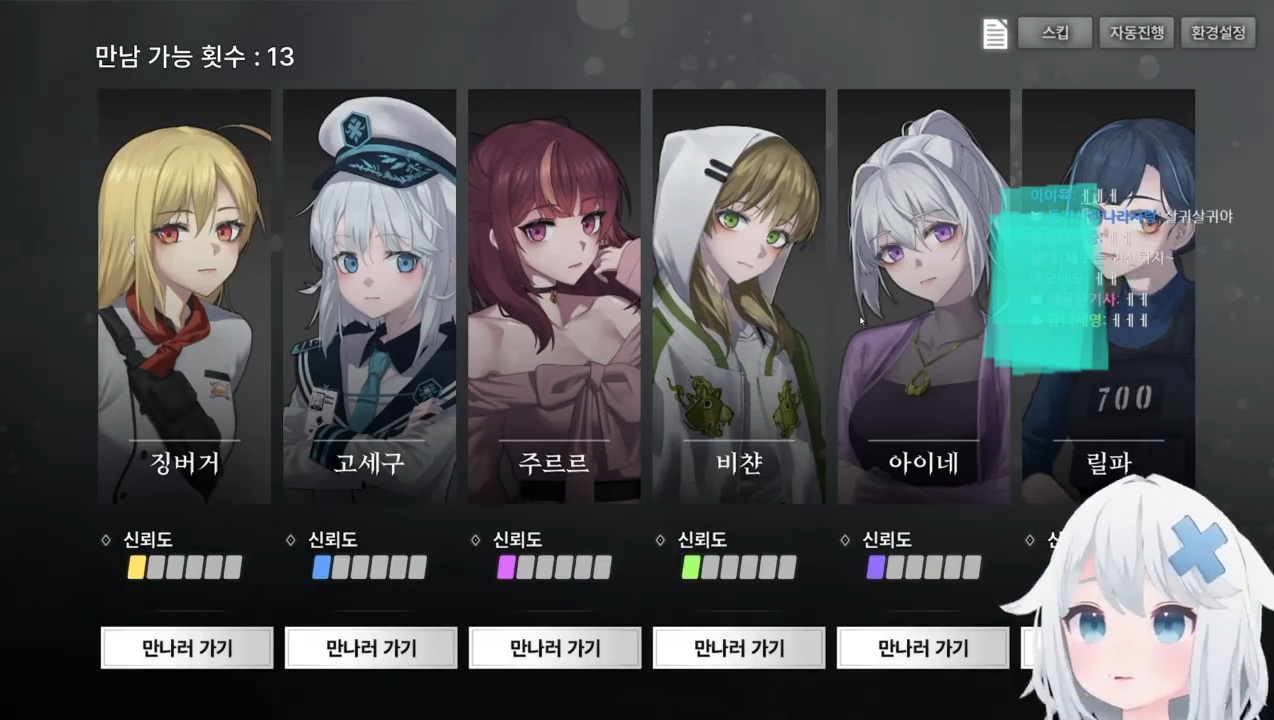Pick 주르르's character card
1274x720 pixels.
pyautogui.click(x=554, y=296)
